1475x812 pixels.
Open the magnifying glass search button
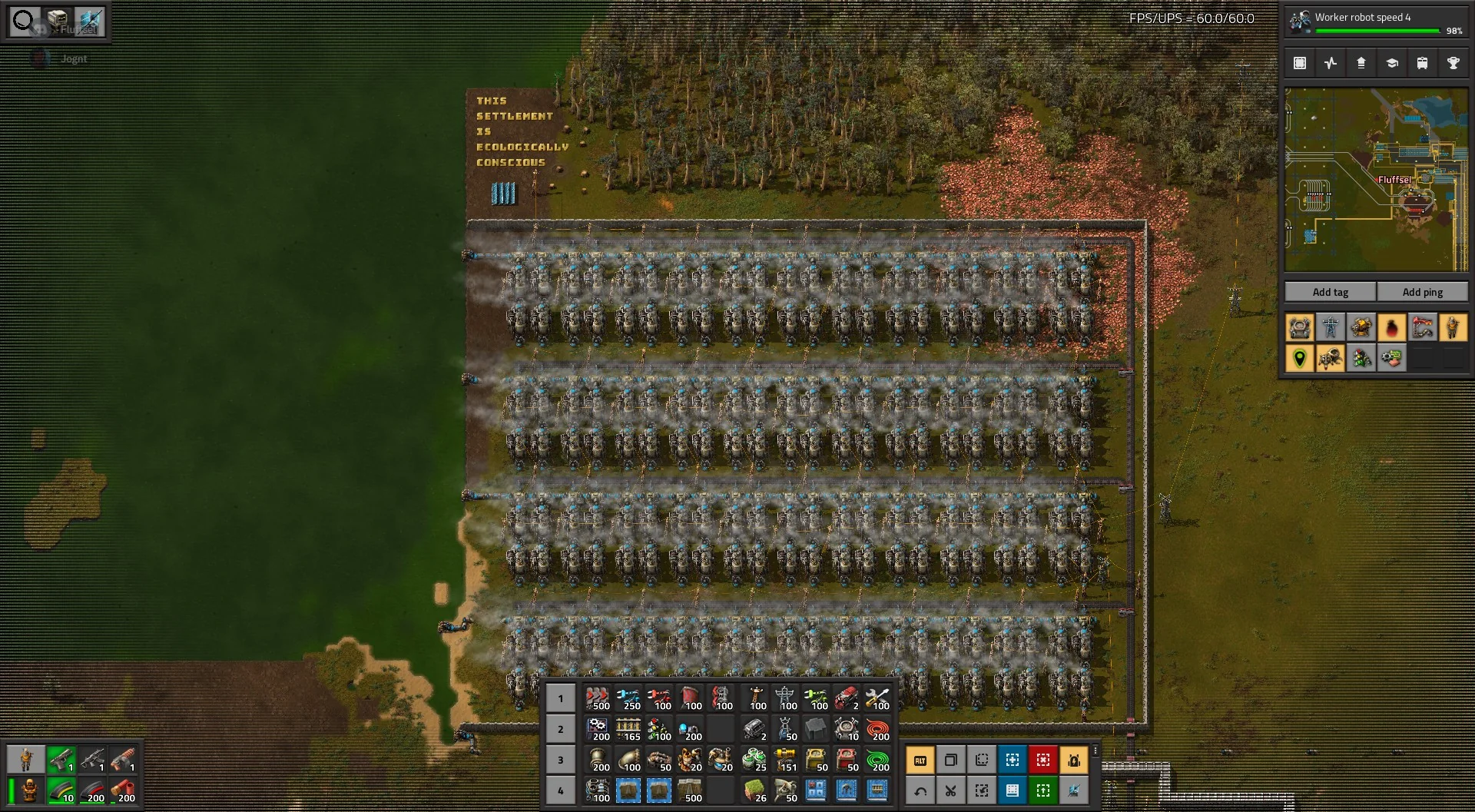25,21
